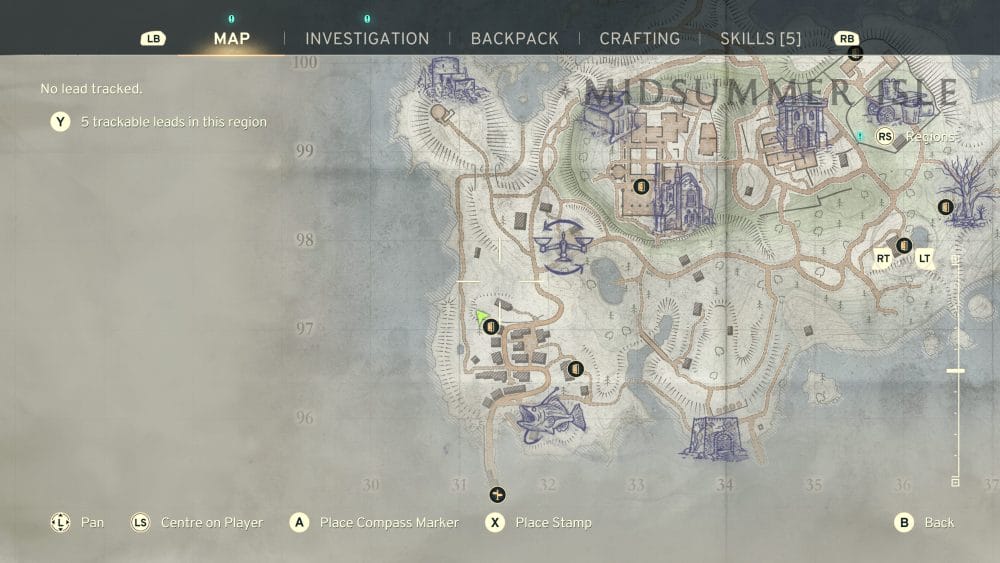1000x563 pixels.
Task: Show the Skills [5] tab
Action: (761, 39)
